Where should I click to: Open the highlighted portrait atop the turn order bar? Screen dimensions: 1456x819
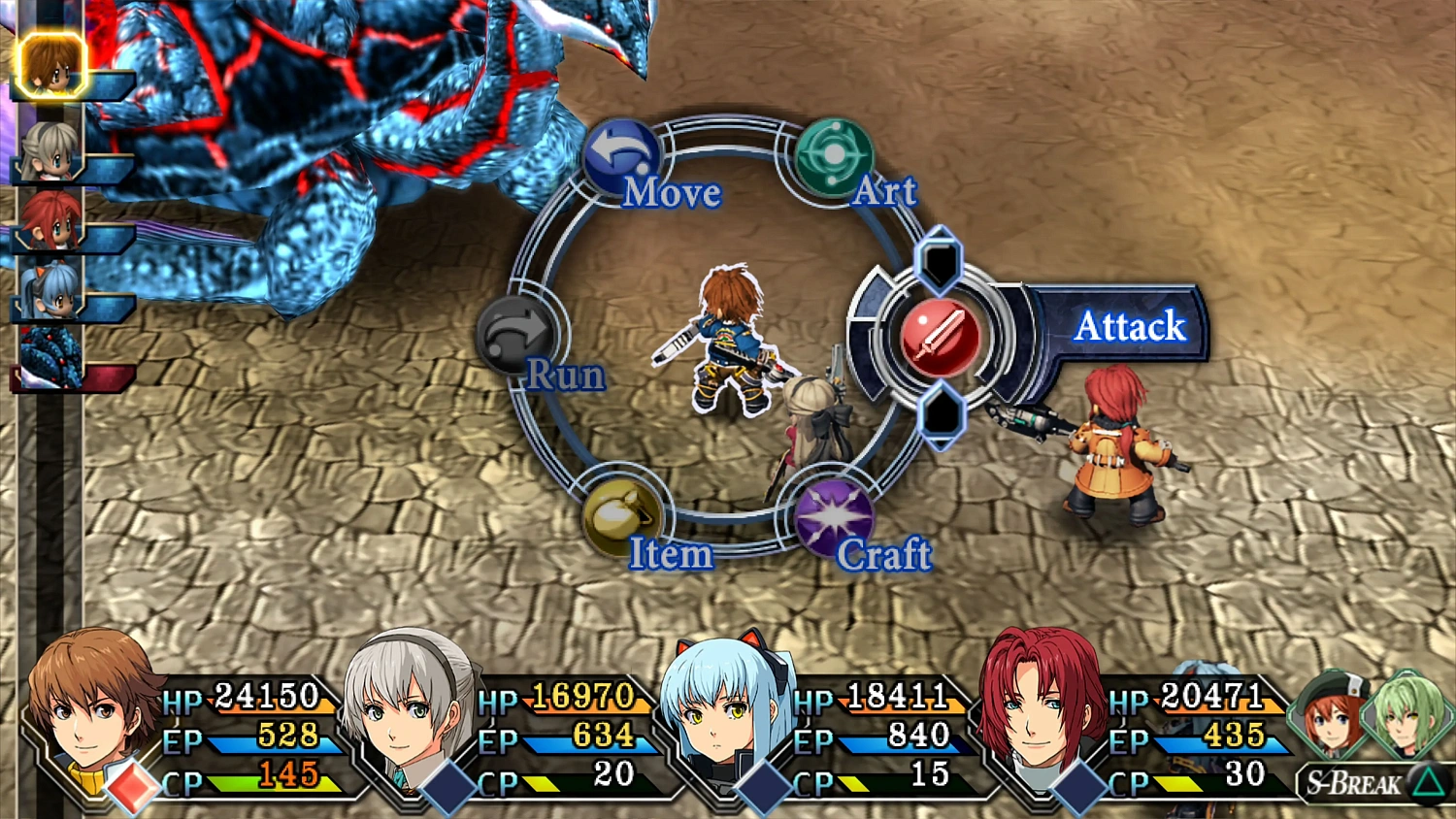pos(50,66)
